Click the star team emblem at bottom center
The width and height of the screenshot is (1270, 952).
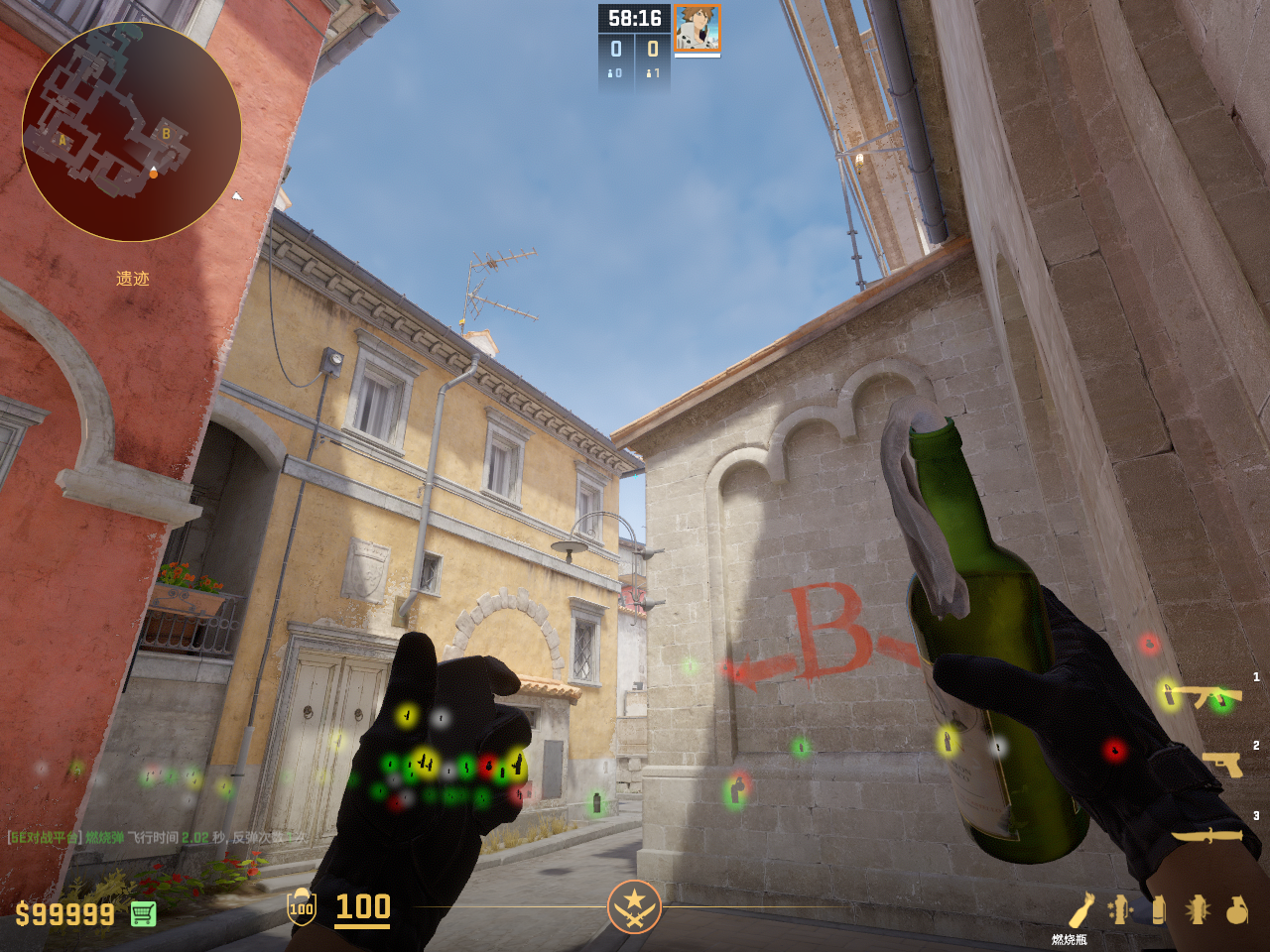(634, 906)
